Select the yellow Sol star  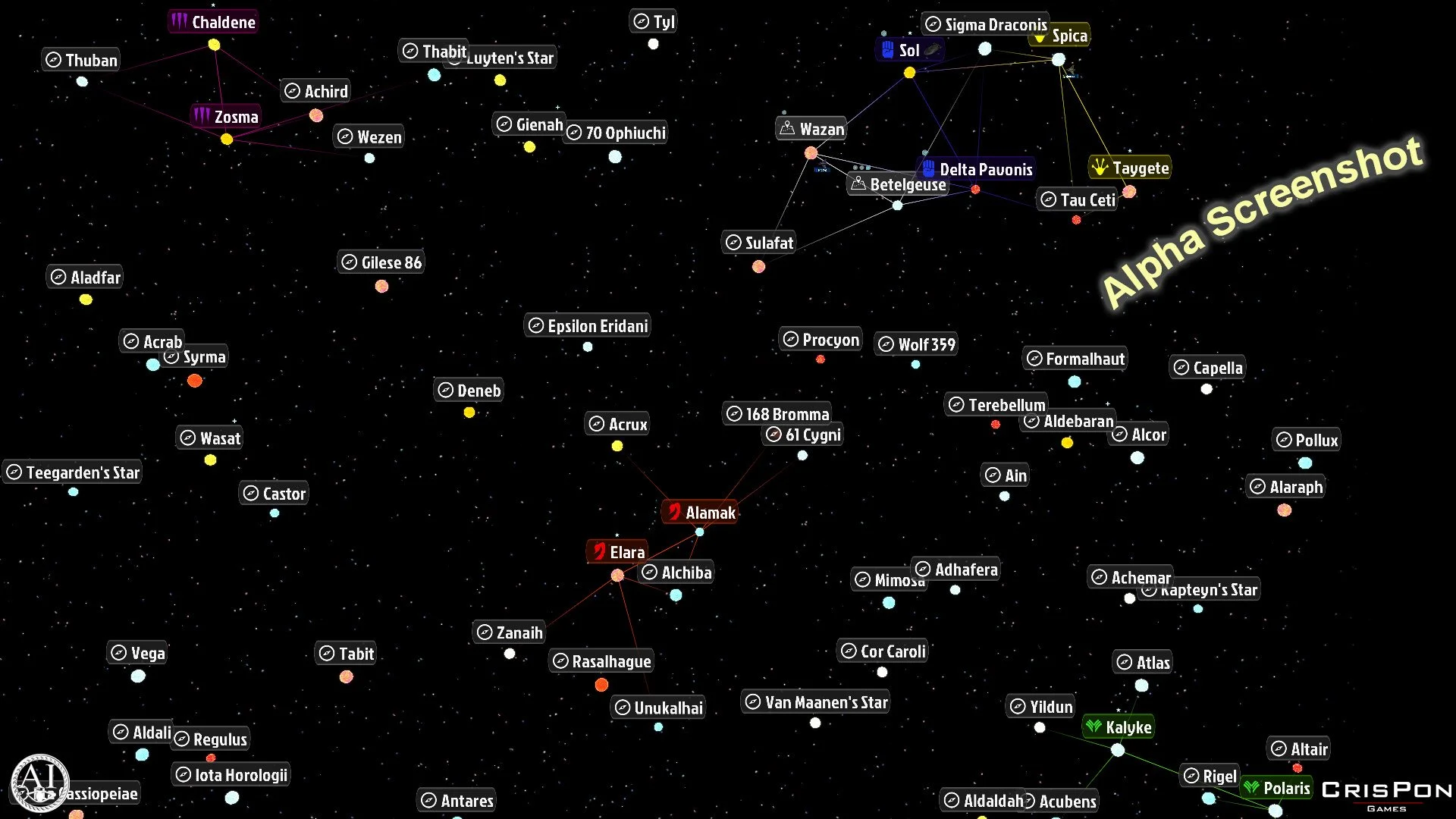[x=908, y=73]
